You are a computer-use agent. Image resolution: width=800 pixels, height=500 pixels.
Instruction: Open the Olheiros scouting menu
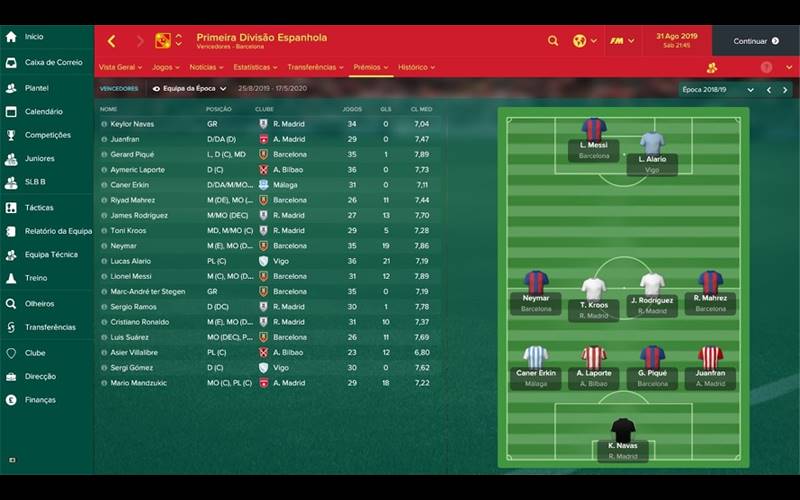click(x=40, y=303)
